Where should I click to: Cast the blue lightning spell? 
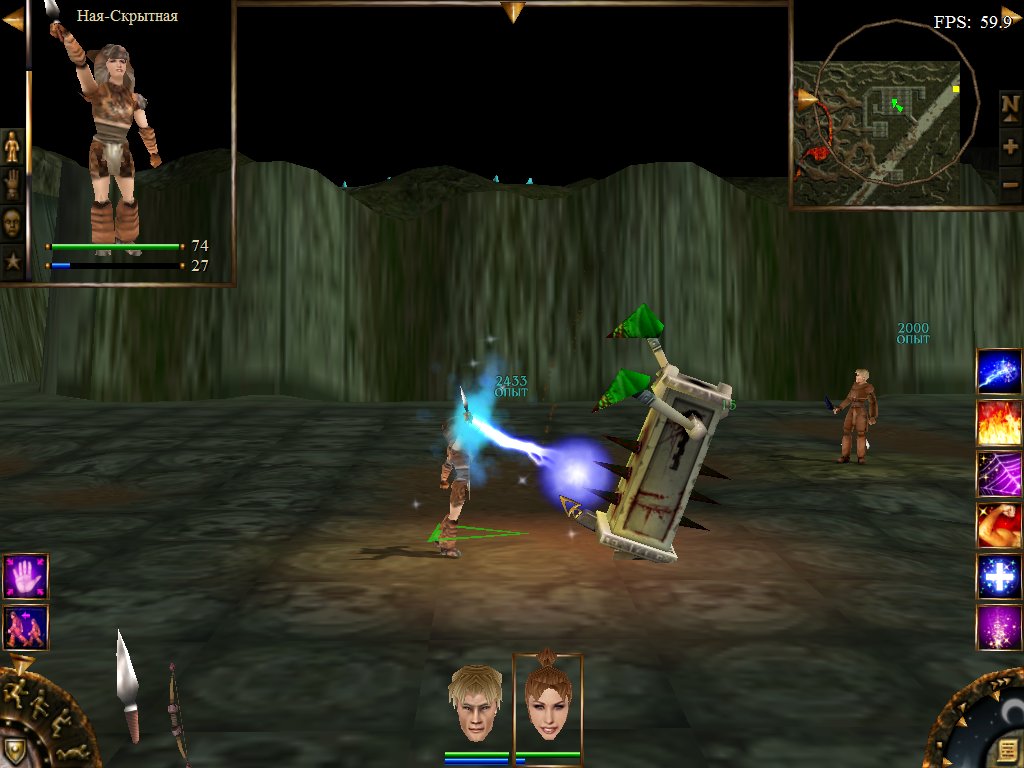[x=998, y=371]
